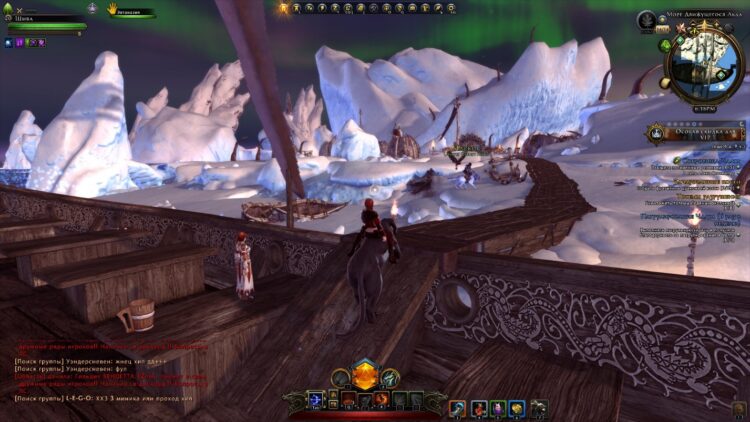Click the blue-bordered gold item slot
Viewport: 750px width, 422px height.
[x=517, y=408]
